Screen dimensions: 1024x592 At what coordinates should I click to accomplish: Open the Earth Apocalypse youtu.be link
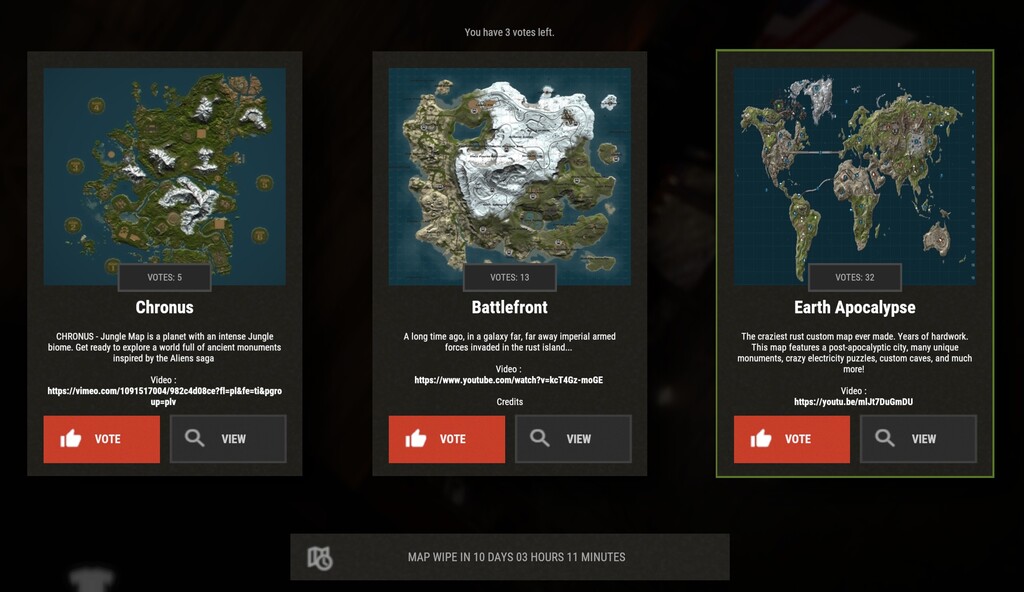point(854,402)
